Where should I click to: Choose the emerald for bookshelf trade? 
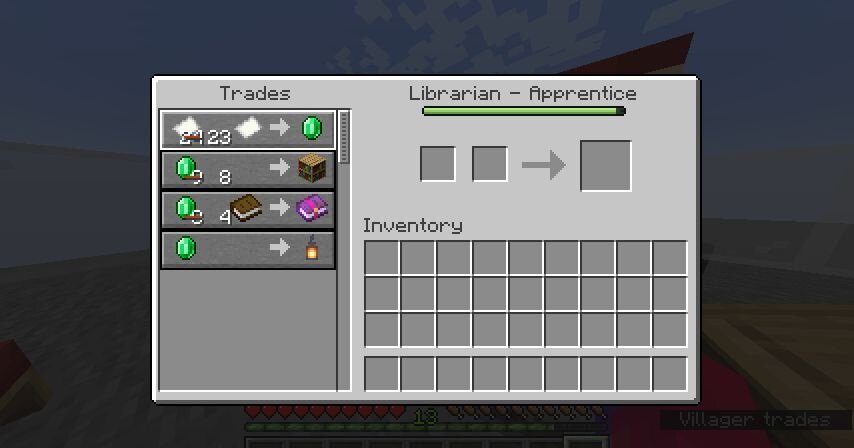[x=247, y=169]
